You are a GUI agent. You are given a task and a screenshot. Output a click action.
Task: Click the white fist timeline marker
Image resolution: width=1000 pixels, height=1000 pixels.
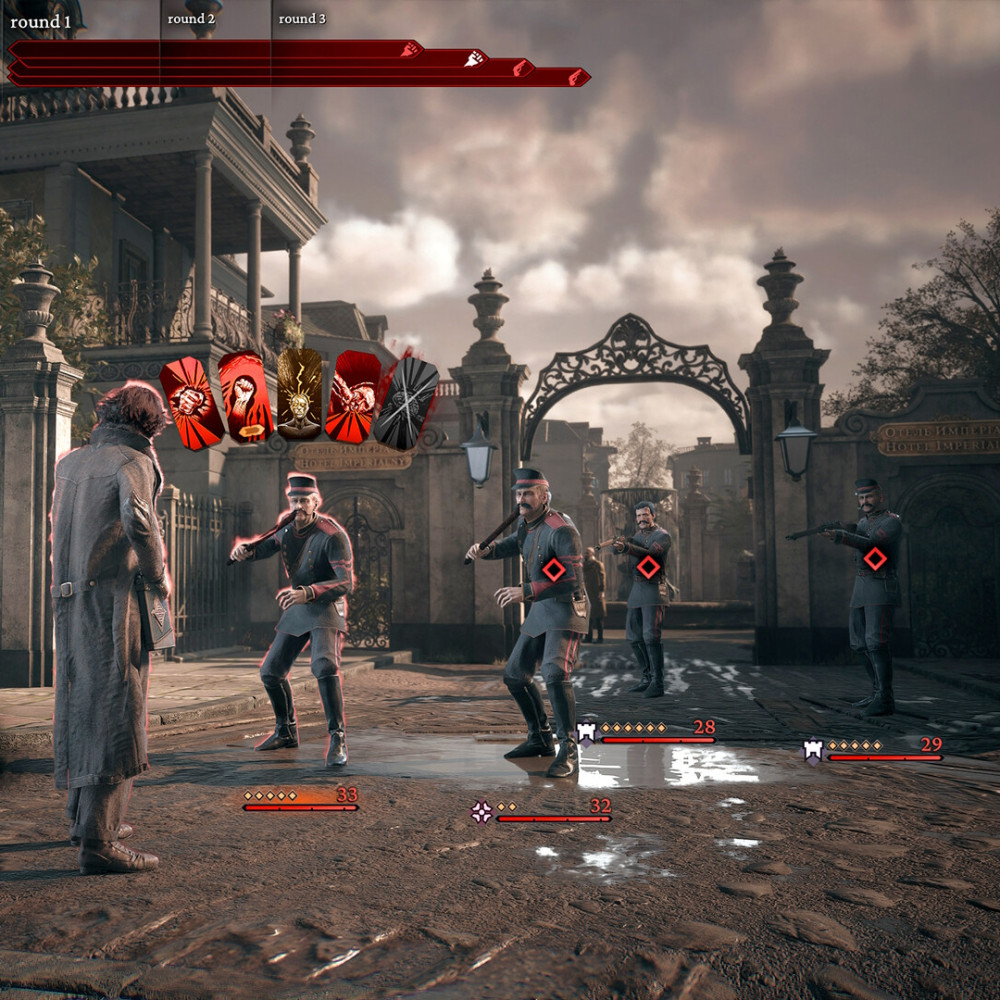pyautogui.click(x=474, y=58)
